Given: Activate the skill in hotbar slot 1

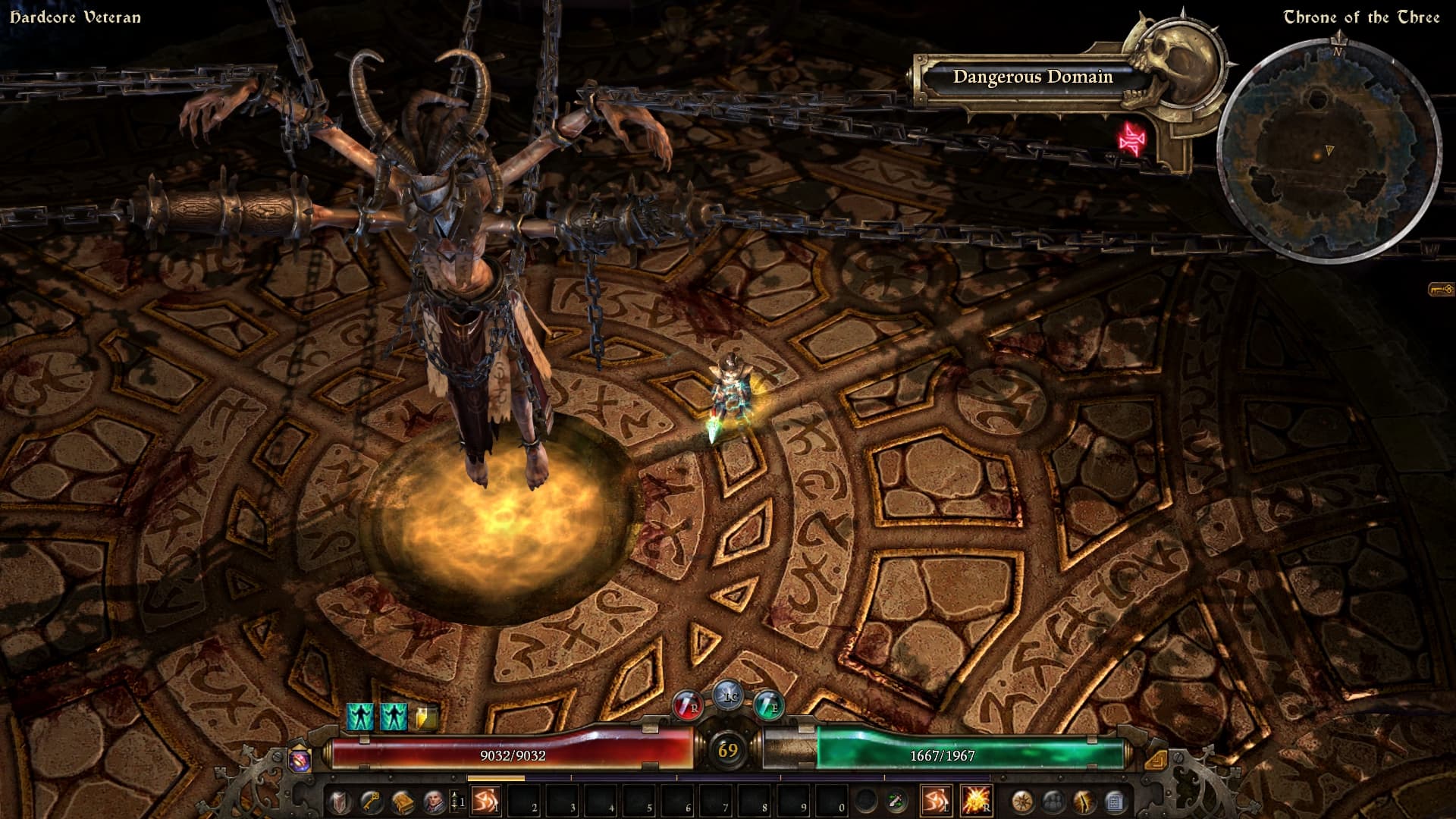Looking at the screenshot, I should point(484,801).
